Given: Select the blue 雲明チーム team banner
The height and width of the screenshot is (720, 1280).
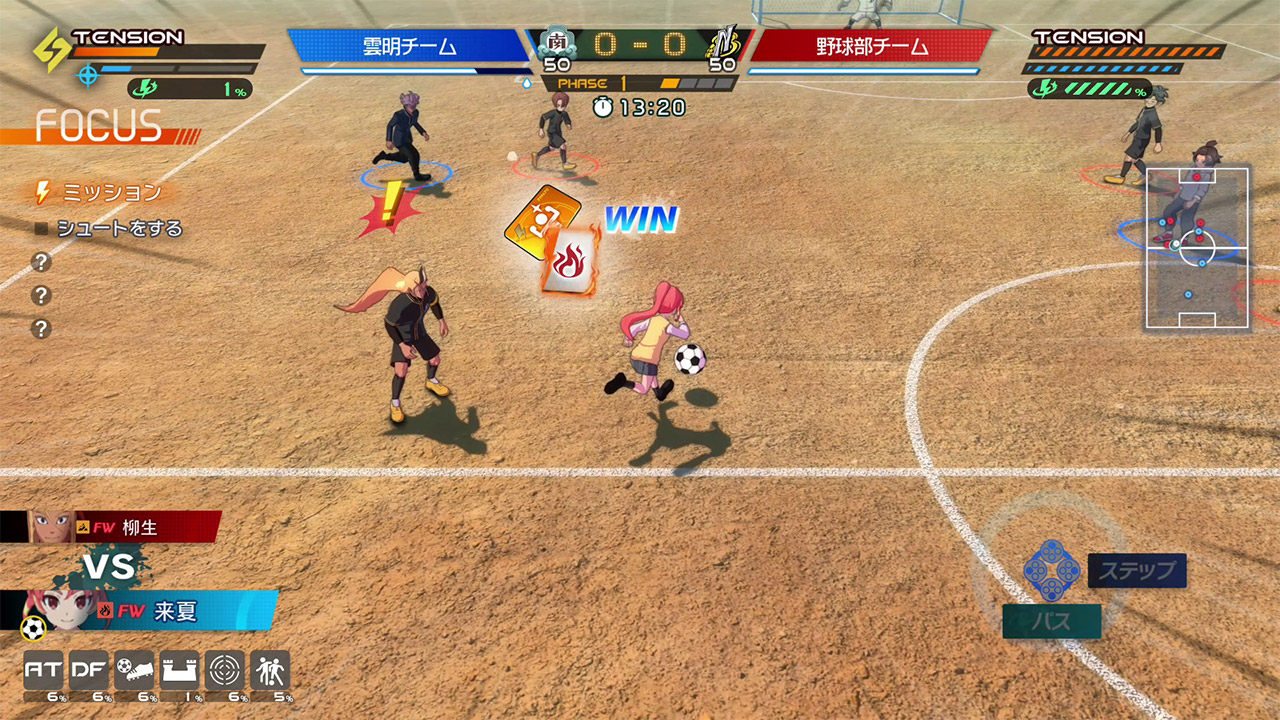Looking at the screenshot, I should [x=410, y=46].
